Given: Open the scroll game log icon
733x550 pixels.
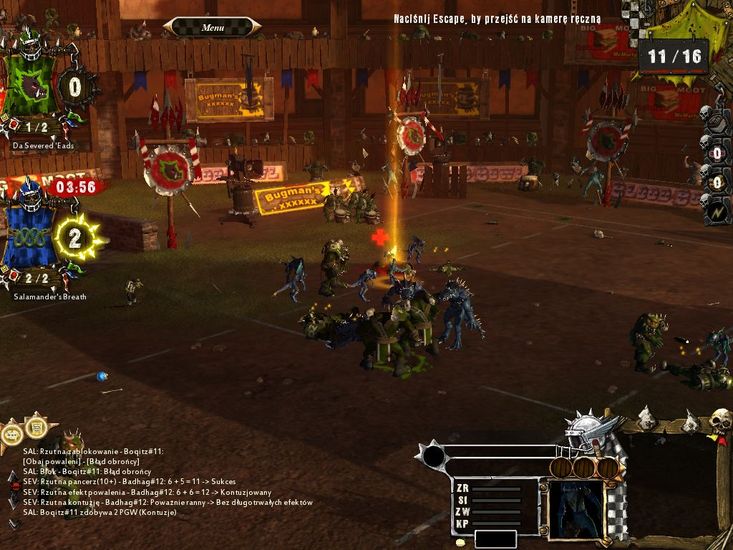Looking at the screenshot, I should coord(37,430).
